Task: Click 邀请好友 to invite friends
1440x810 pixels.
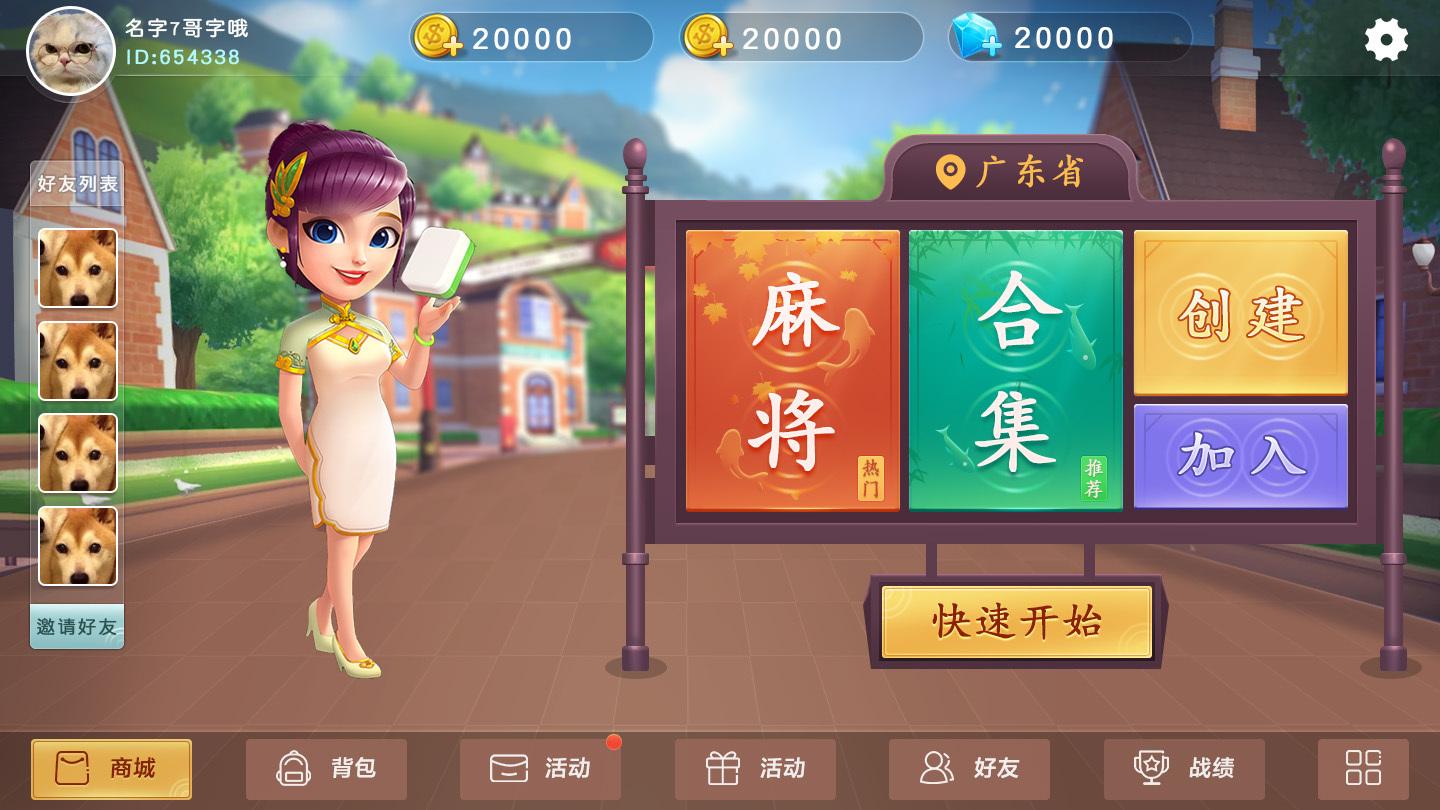Action: (x=76, y=630)
